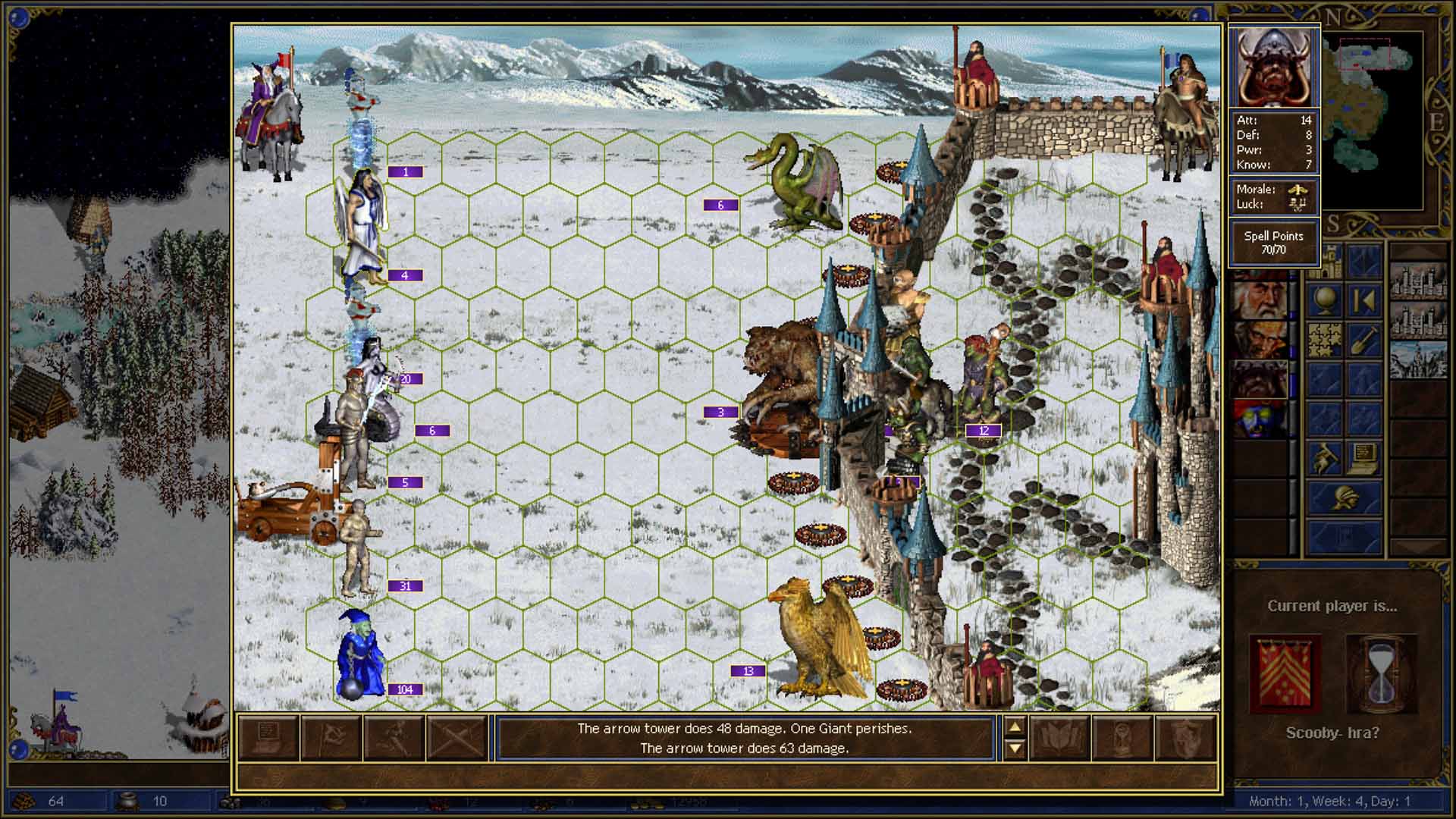Open the puzzle map button
The image size is (1456, 819).
coord(1324,339)
